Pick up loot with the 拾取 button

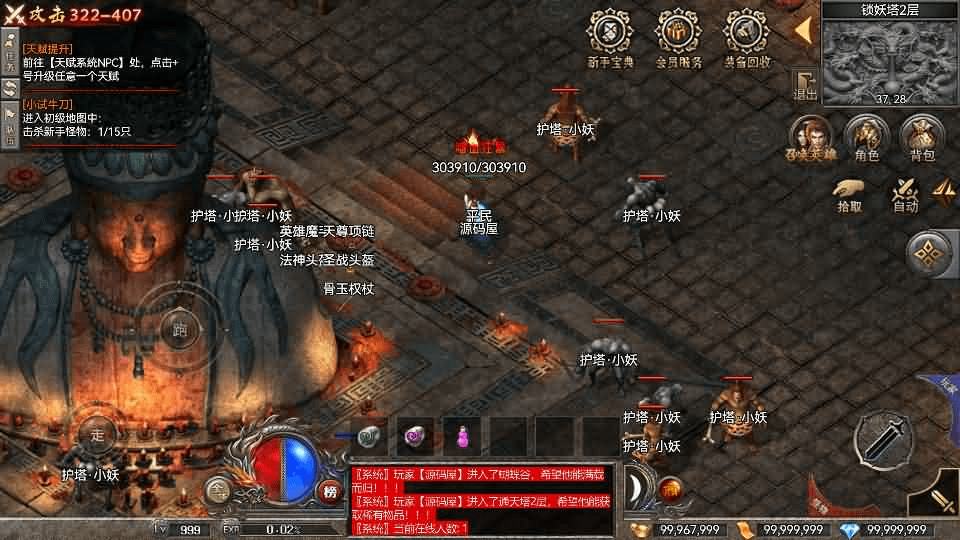[x=849, y=194]
